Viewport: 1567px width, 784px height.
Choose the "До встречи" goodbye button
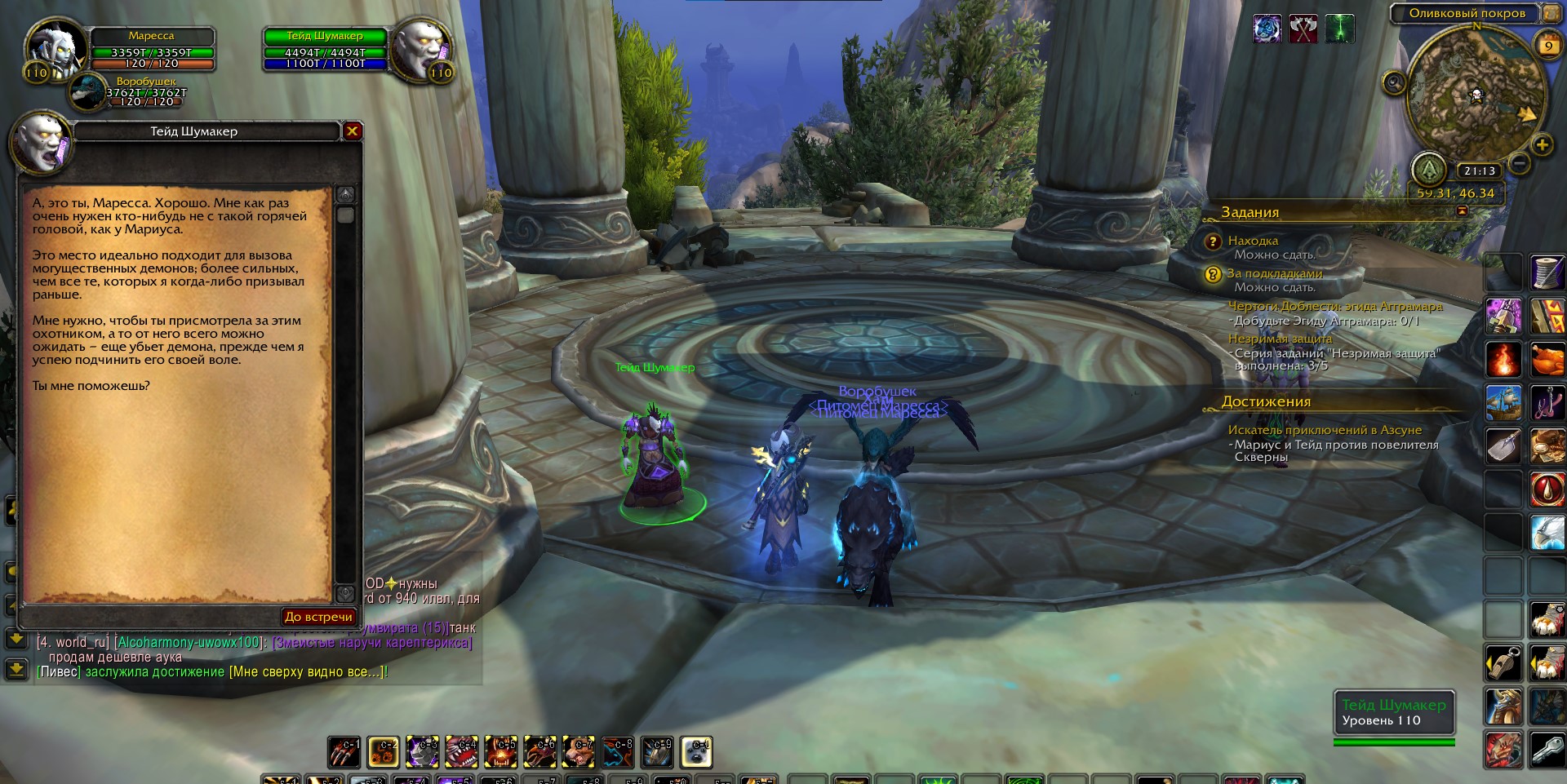tap(318, 617)
